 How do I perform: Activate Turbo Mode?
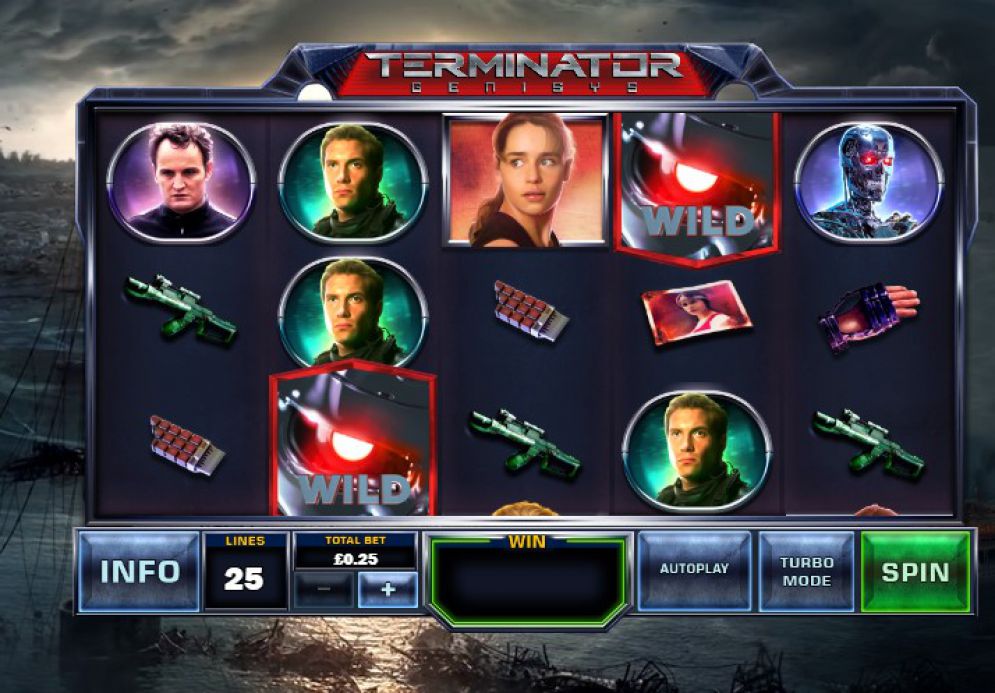click(806, 571)
